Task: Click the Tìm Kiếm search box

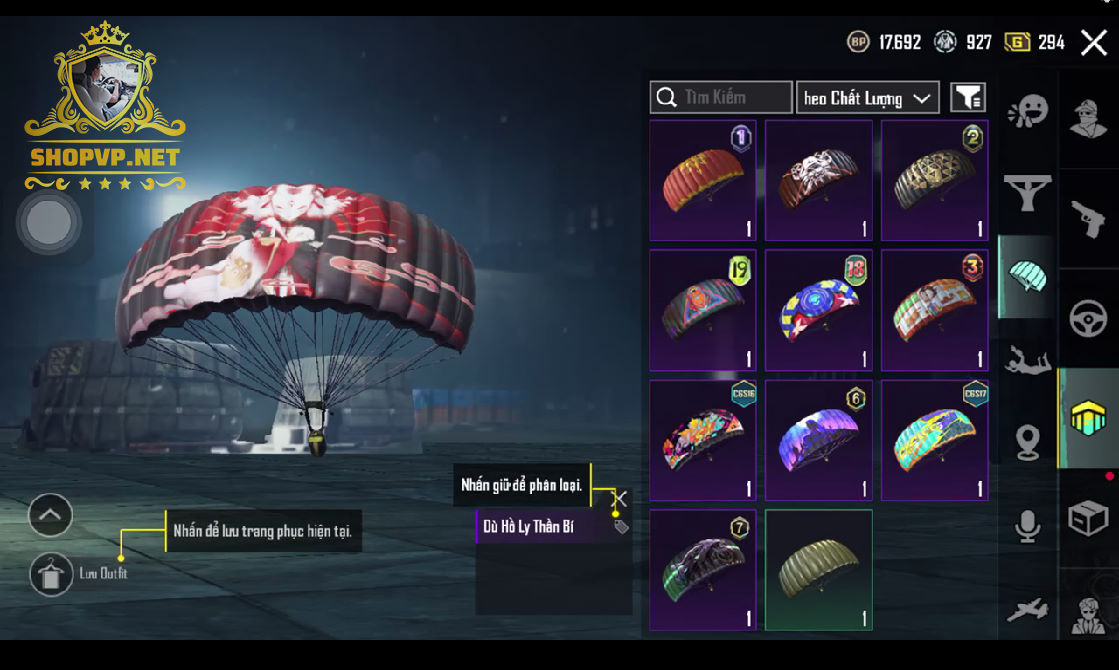Action: (721, 97)
